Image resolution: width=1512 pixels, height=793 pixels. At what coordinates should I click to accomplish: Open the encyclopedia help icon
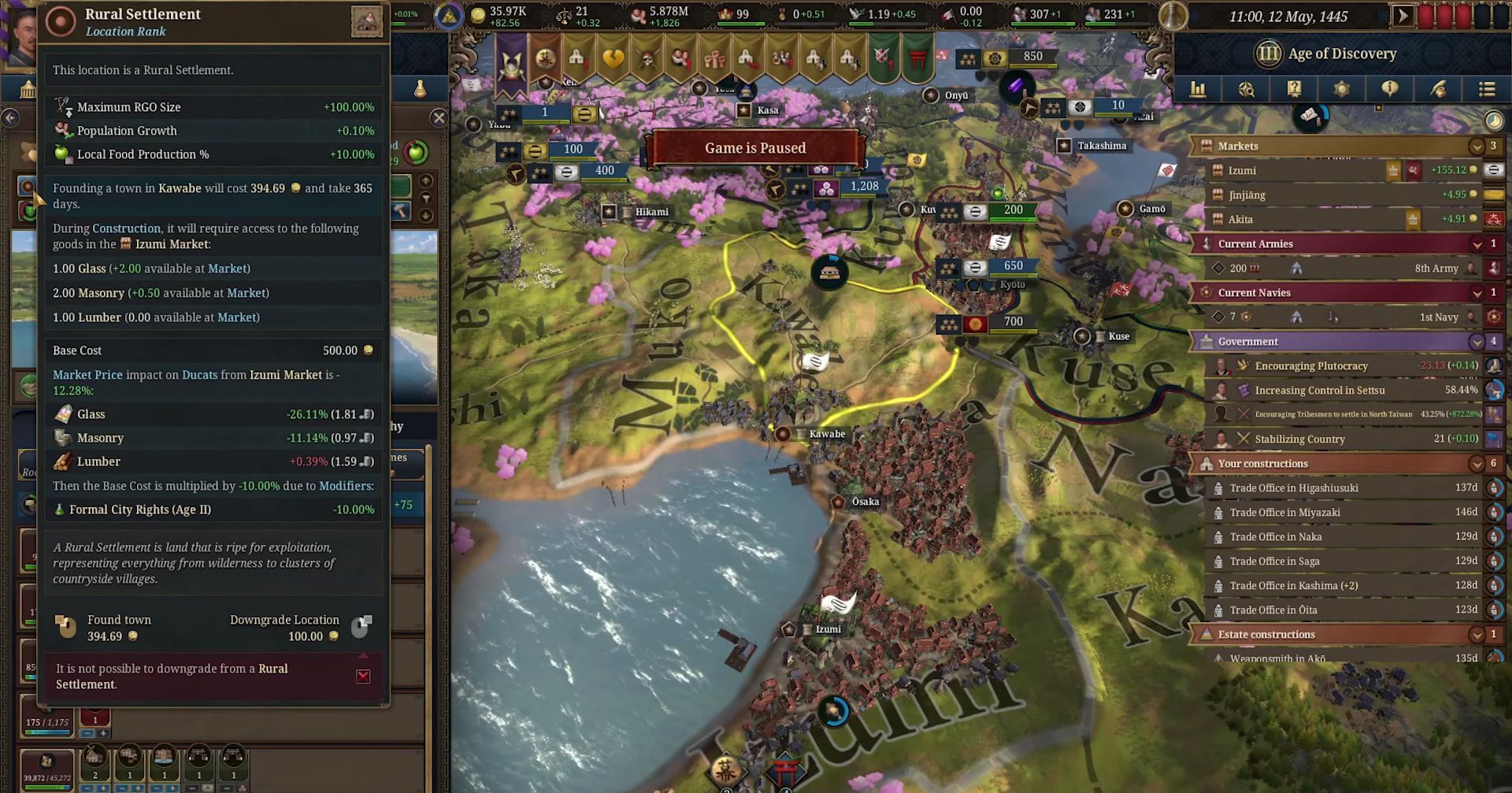coord(1294,89)
